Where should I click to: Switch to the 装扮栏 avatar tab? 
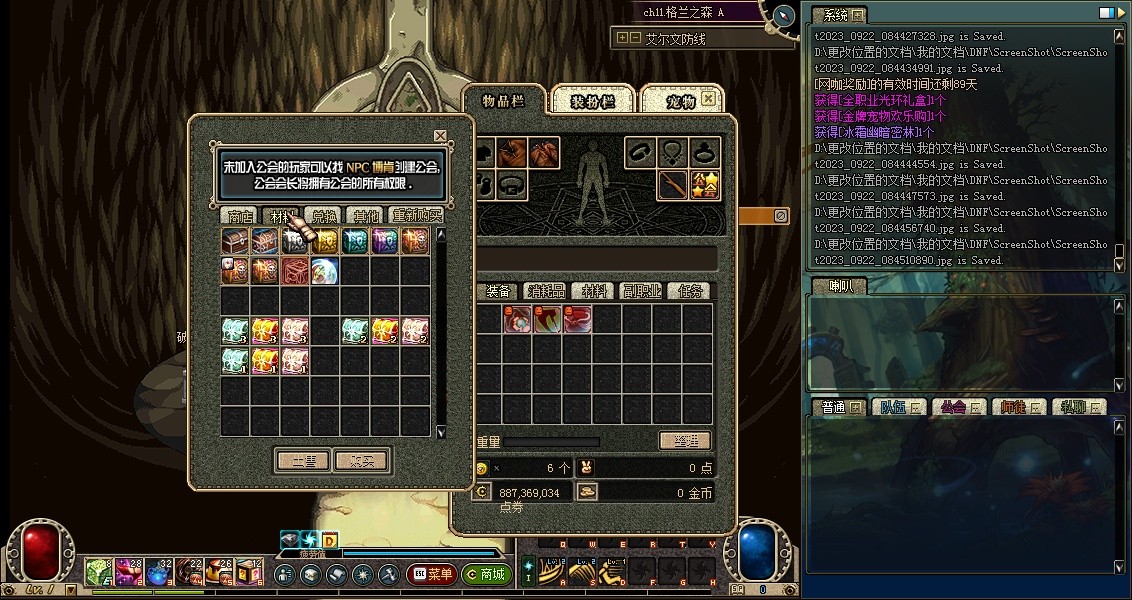(x=593, y=101)
